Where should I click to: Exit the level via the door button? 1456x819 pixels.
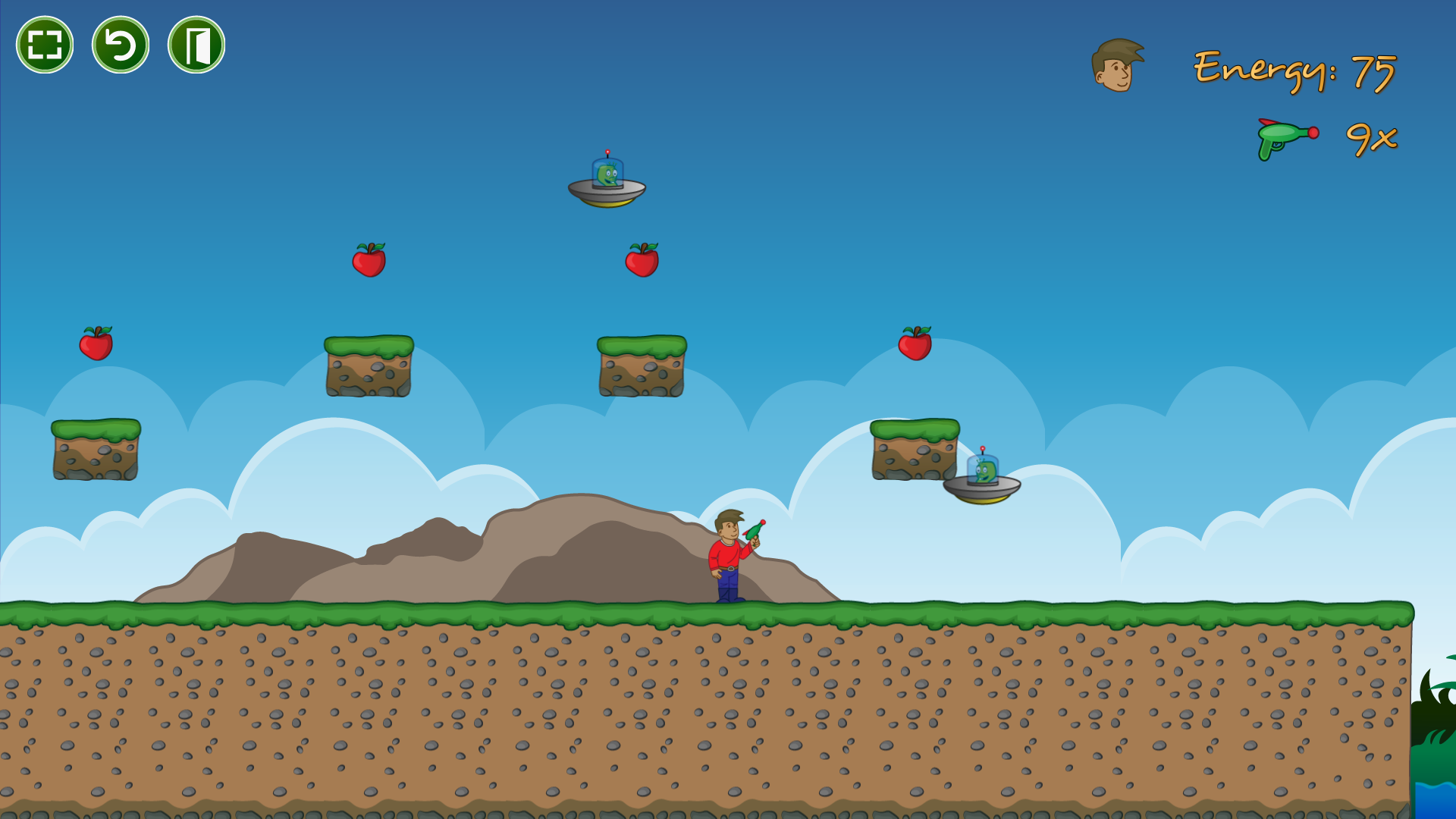pyautogui.click(x=196, y=45)
